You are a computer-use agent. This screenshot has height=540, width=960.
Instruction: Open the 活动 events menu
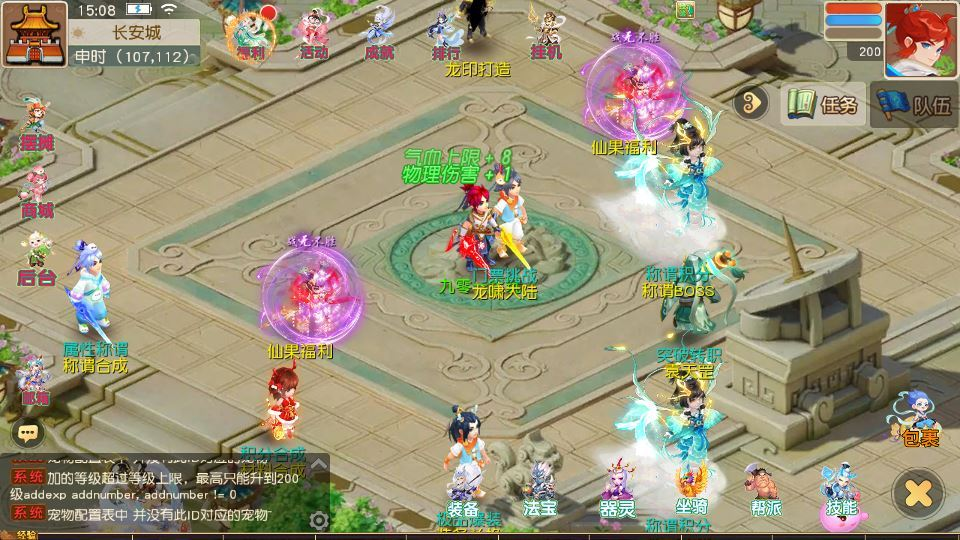(x=313, y=33)
